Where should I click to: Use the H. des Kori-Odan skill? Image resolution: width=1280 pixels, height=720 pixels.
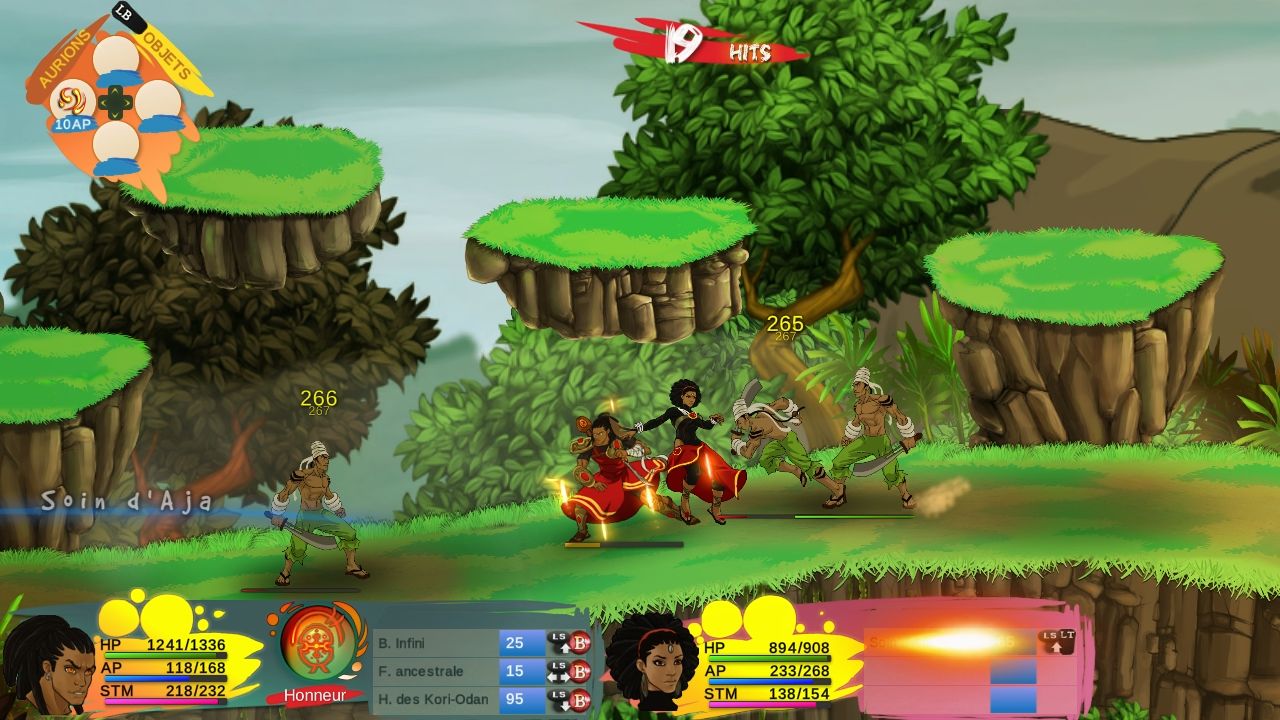[437, 699]
